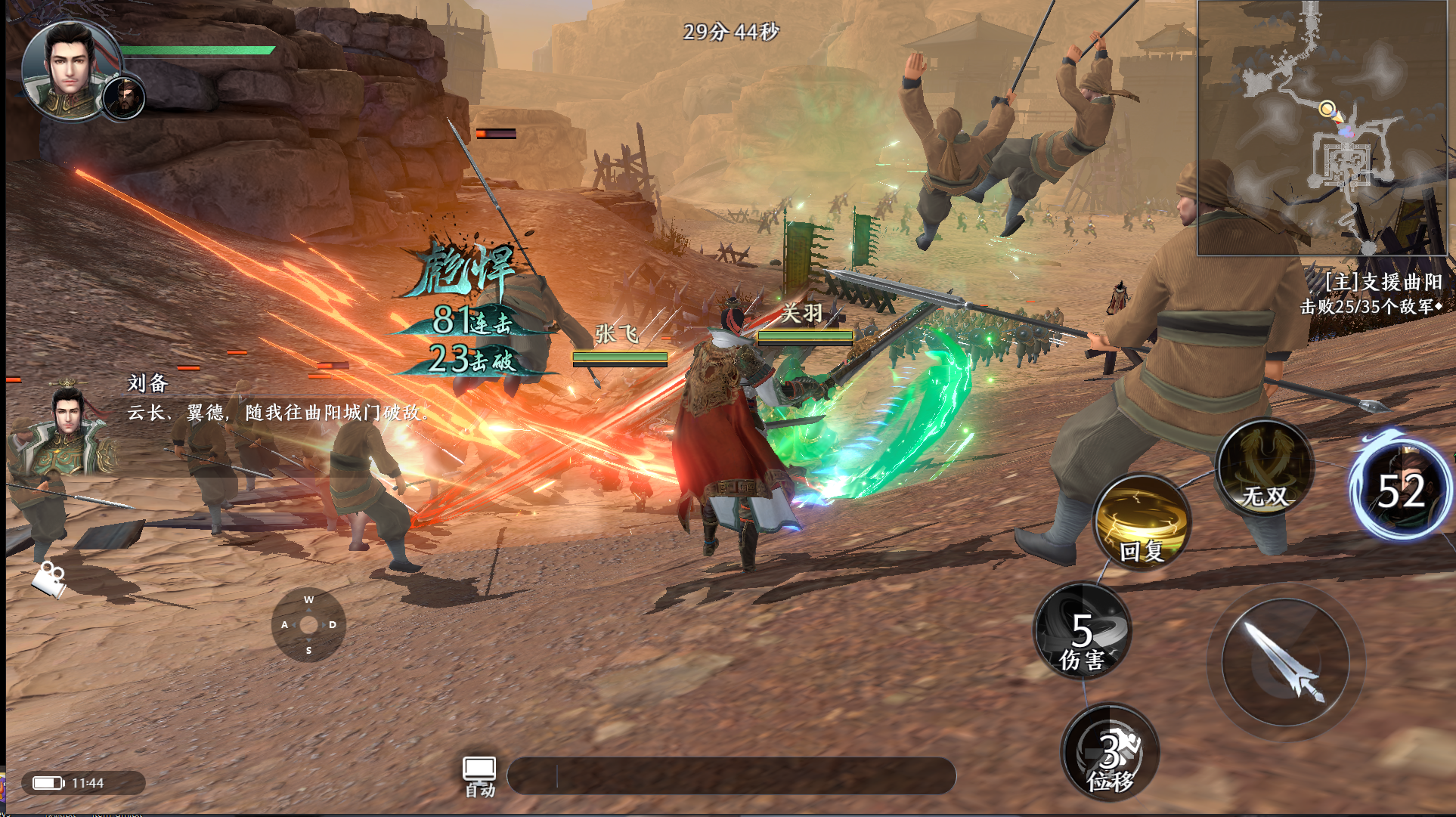This screenshot has height=817, width=1456.
Task: Open the camera view icon
Action: pos(50,578)
